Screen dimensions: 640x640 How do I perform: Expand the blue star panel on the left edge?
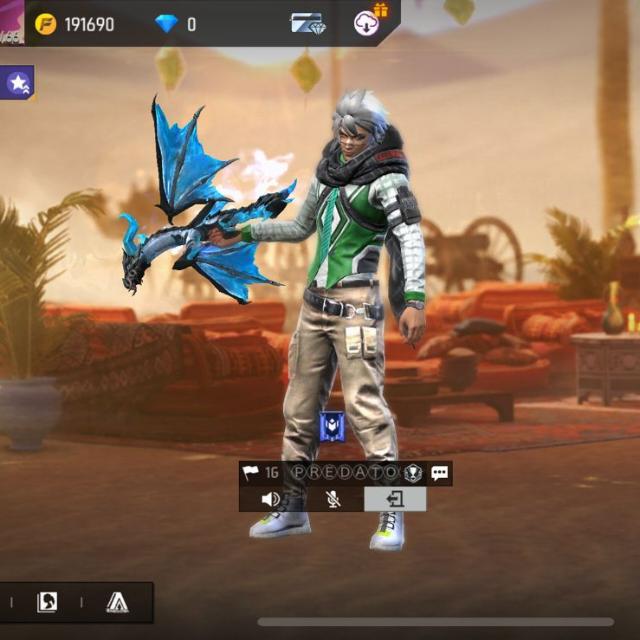[x=17, y=84]
